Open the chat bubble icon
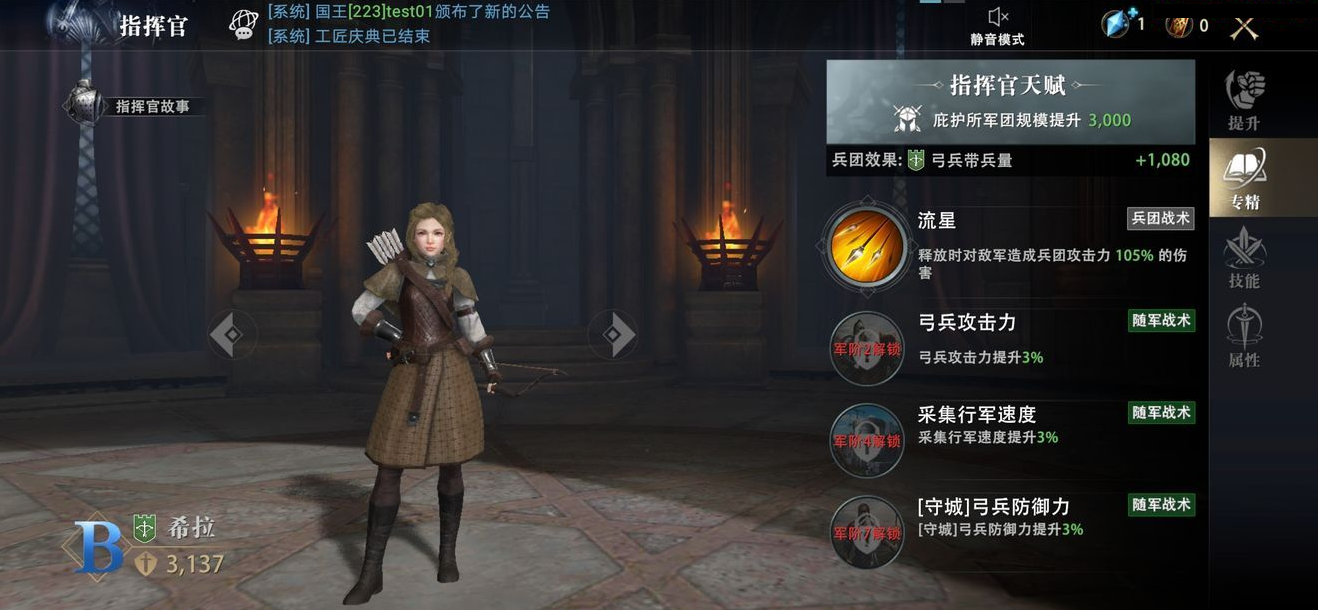Image resolution: width=1318 pixels, height=610 pixels. [243, 24]
